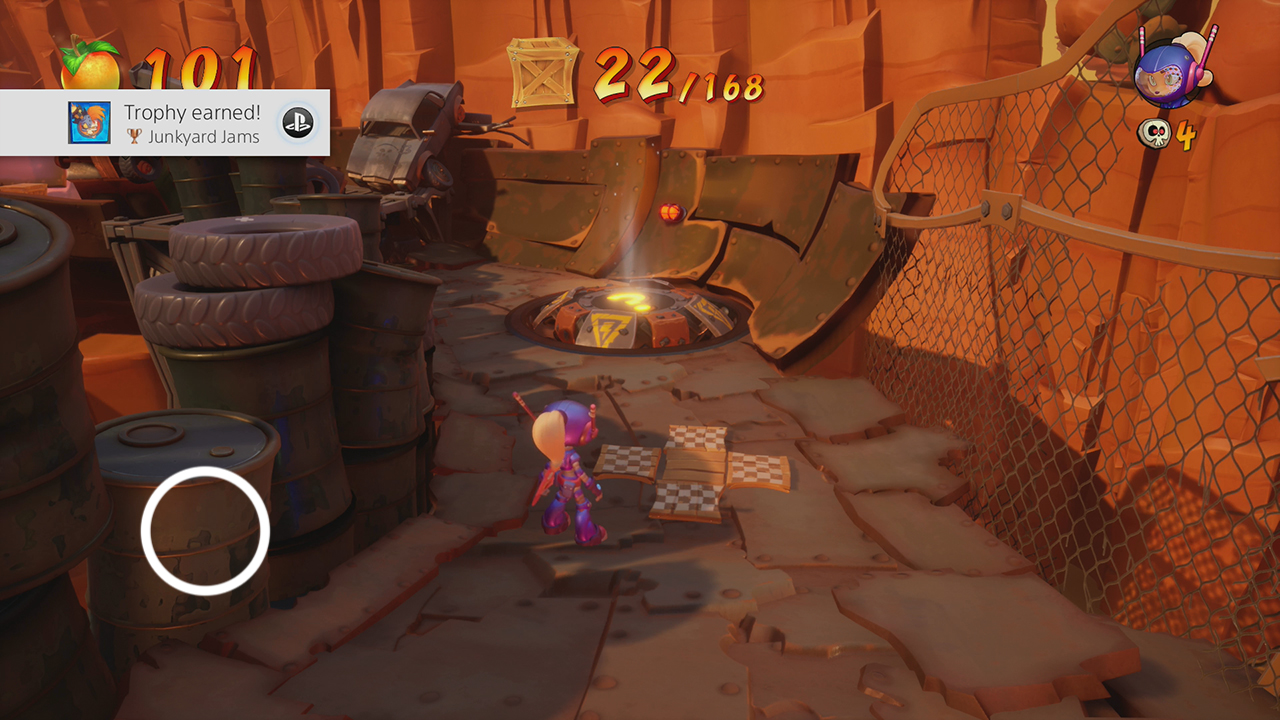Click the Junkyard Jams trophy artwork thumbnail
Screen dimensions: 1280x720
(87, 123)
